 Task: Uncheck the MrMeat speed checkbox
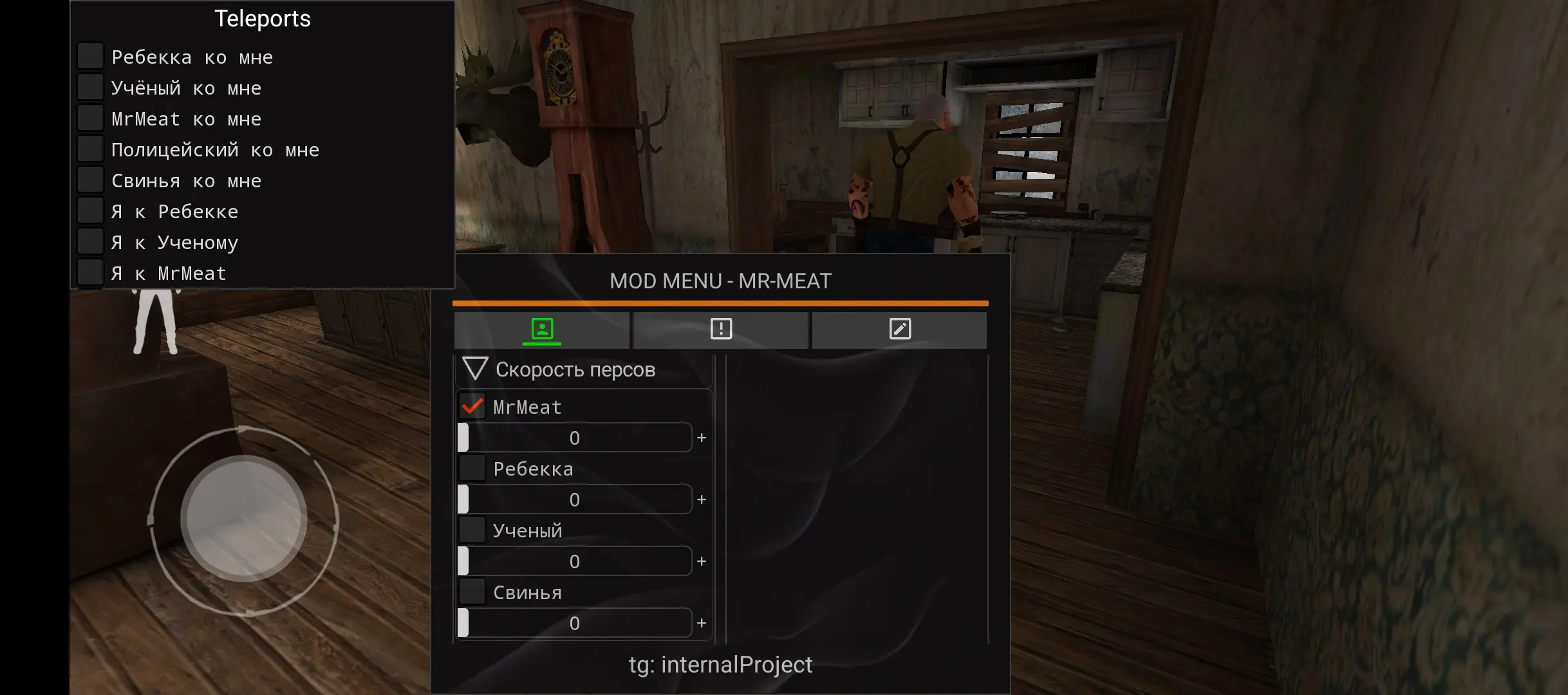coord(473,406)
